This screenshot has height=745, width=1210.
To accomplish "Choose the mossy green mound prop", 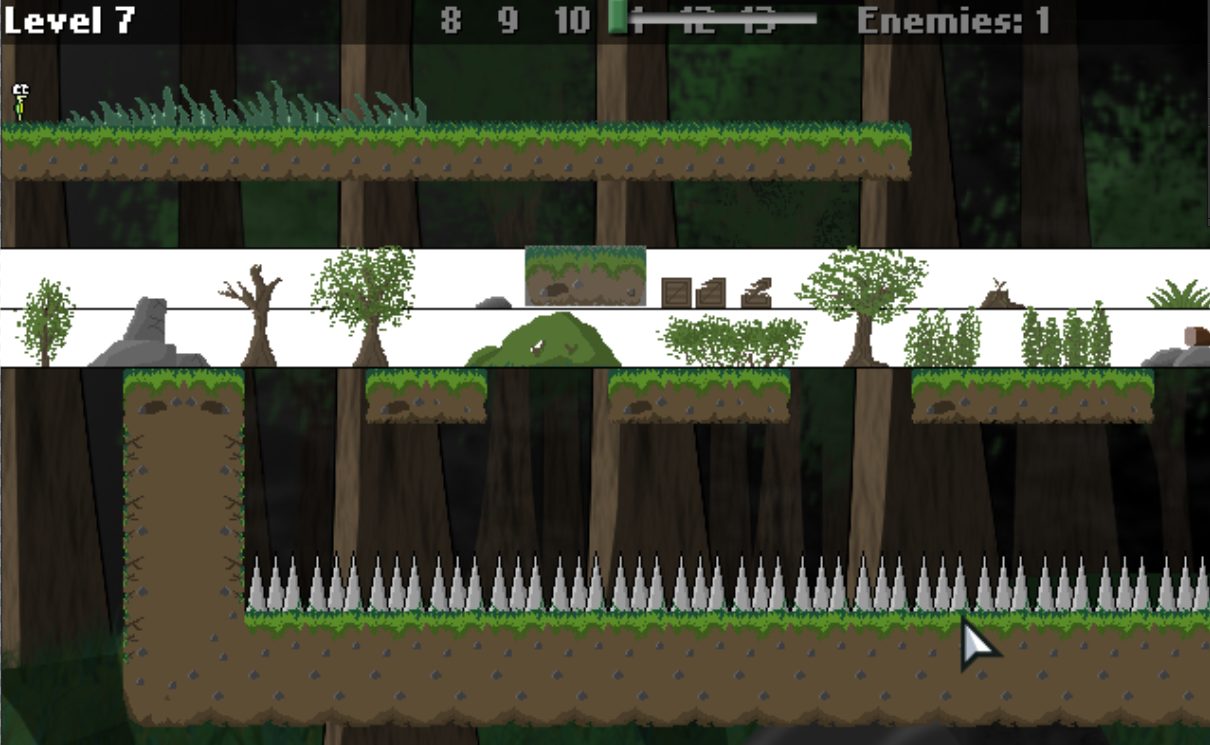I will tap(545, 340).
